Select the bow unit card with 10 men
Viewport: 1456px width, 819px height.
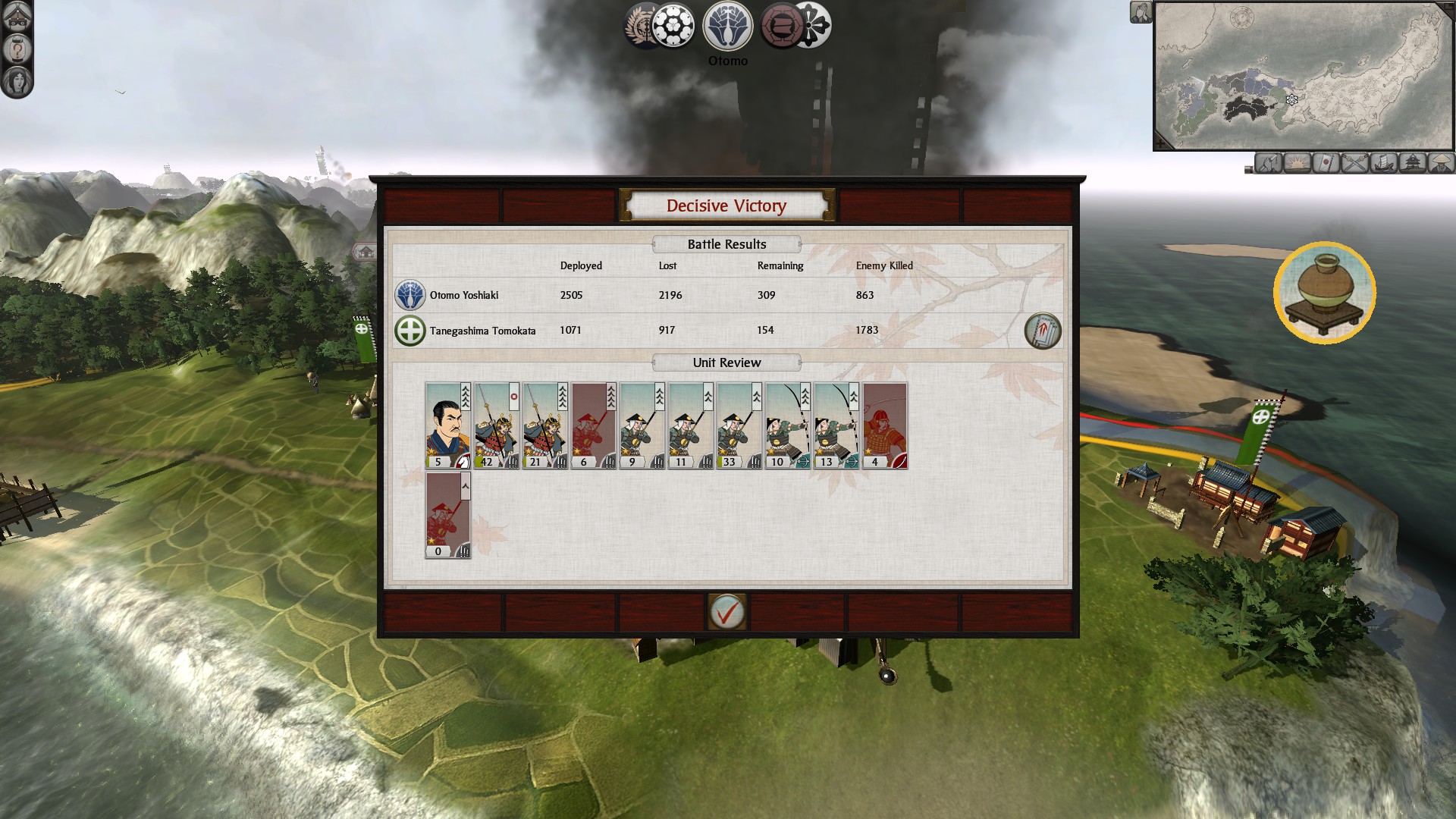[x=787, y=425]
